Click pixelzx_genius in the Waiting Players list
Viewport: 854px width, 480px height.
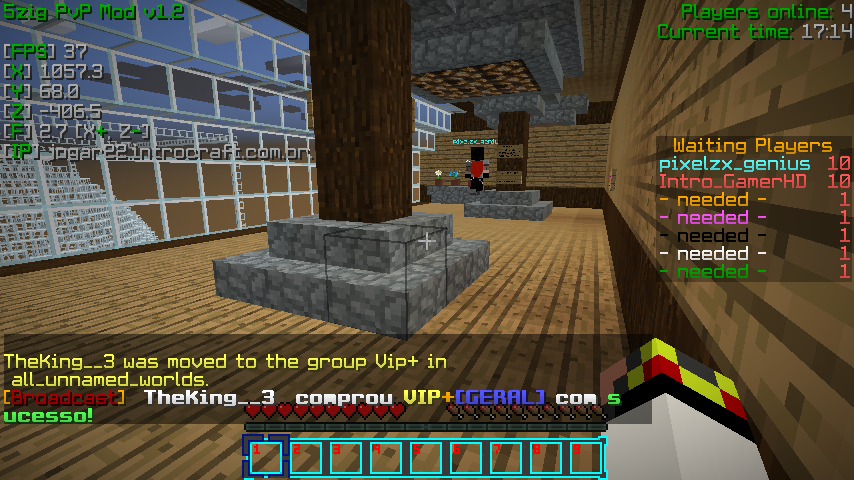tap(734, 164)
